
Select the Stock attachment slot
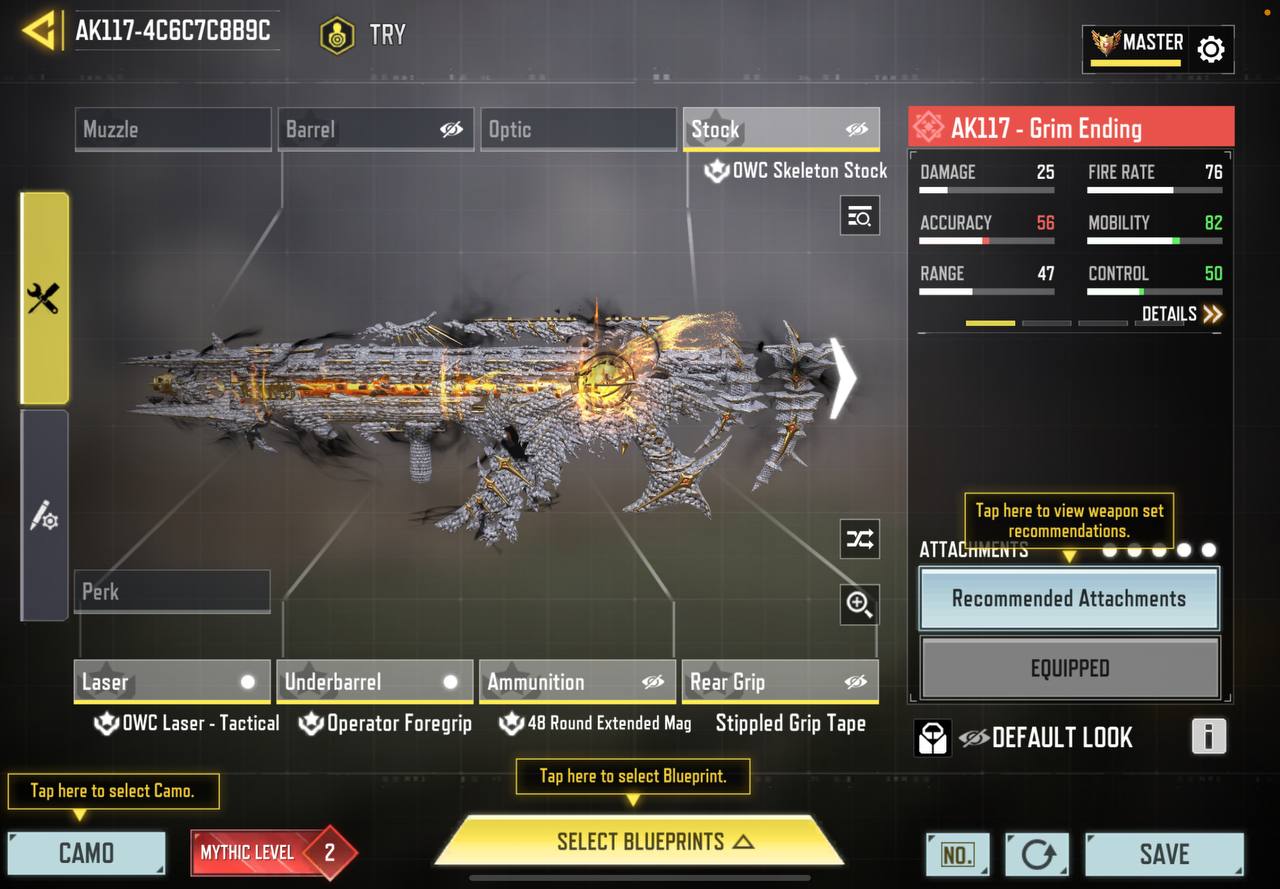780,129
